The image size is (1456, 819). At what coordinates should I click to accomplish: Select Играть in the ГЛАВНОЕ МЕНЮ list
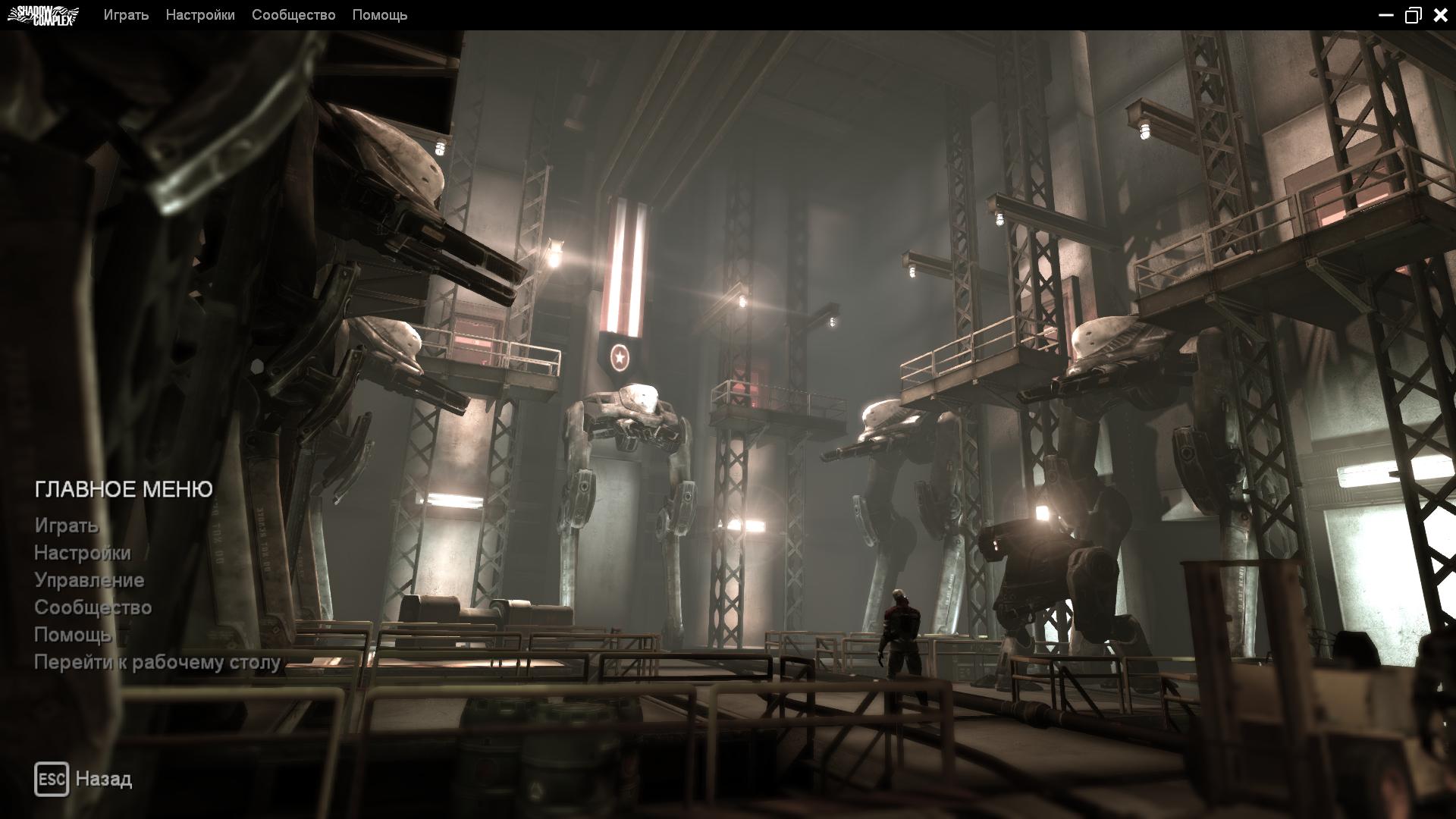click(x=67, y=526)
